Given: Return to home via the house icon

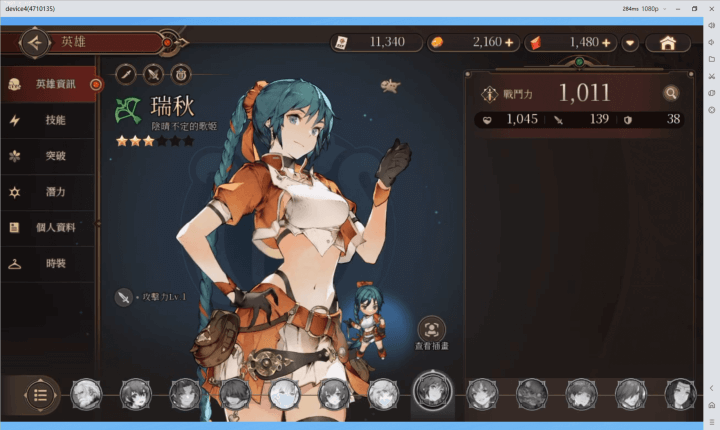Looking at the screenshot, I should point(669,43).
